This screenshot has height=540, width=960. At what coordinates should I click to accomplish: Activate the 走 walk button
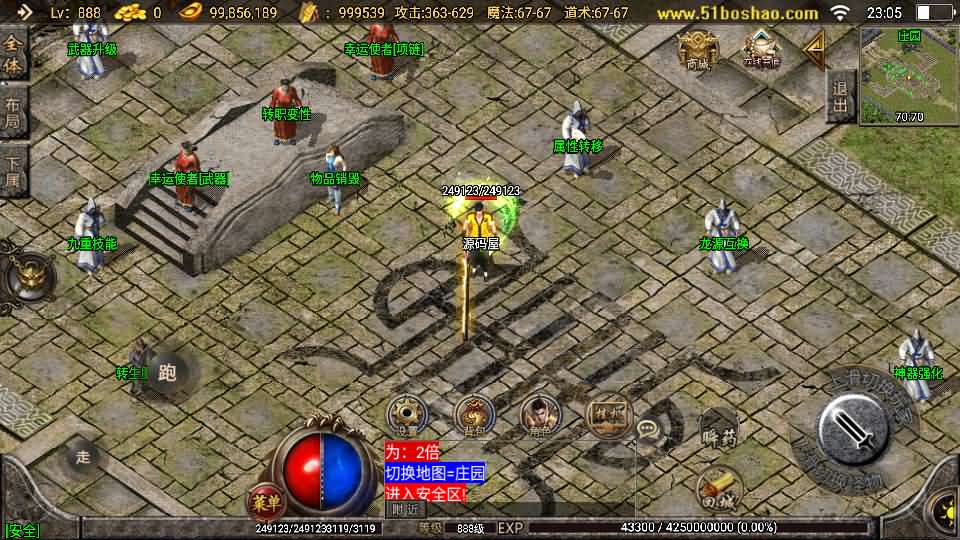(x=84, y=456)
